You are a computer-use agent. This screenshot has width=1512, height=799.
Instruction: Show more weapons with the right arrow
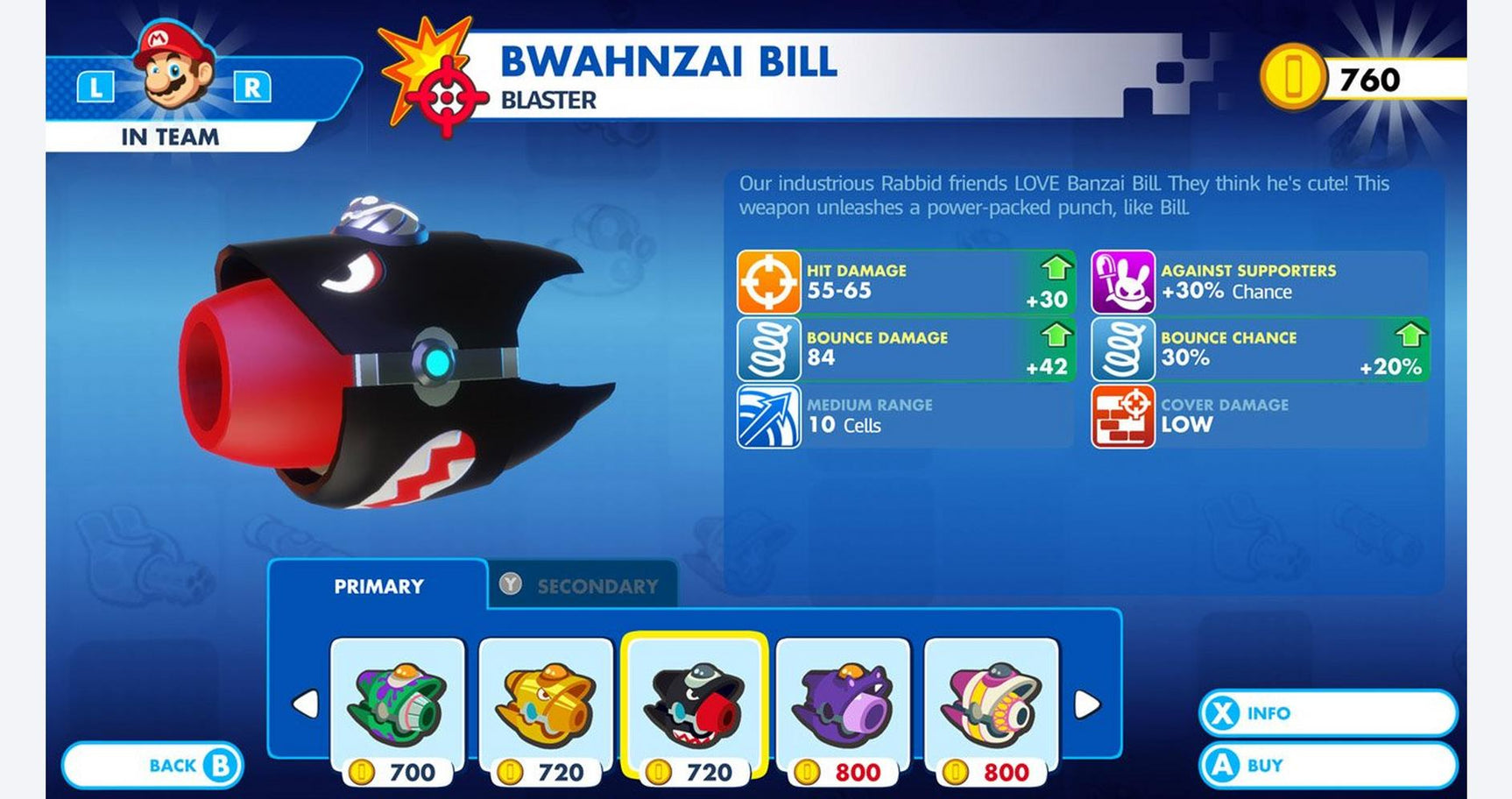[x=1086, y=704]
